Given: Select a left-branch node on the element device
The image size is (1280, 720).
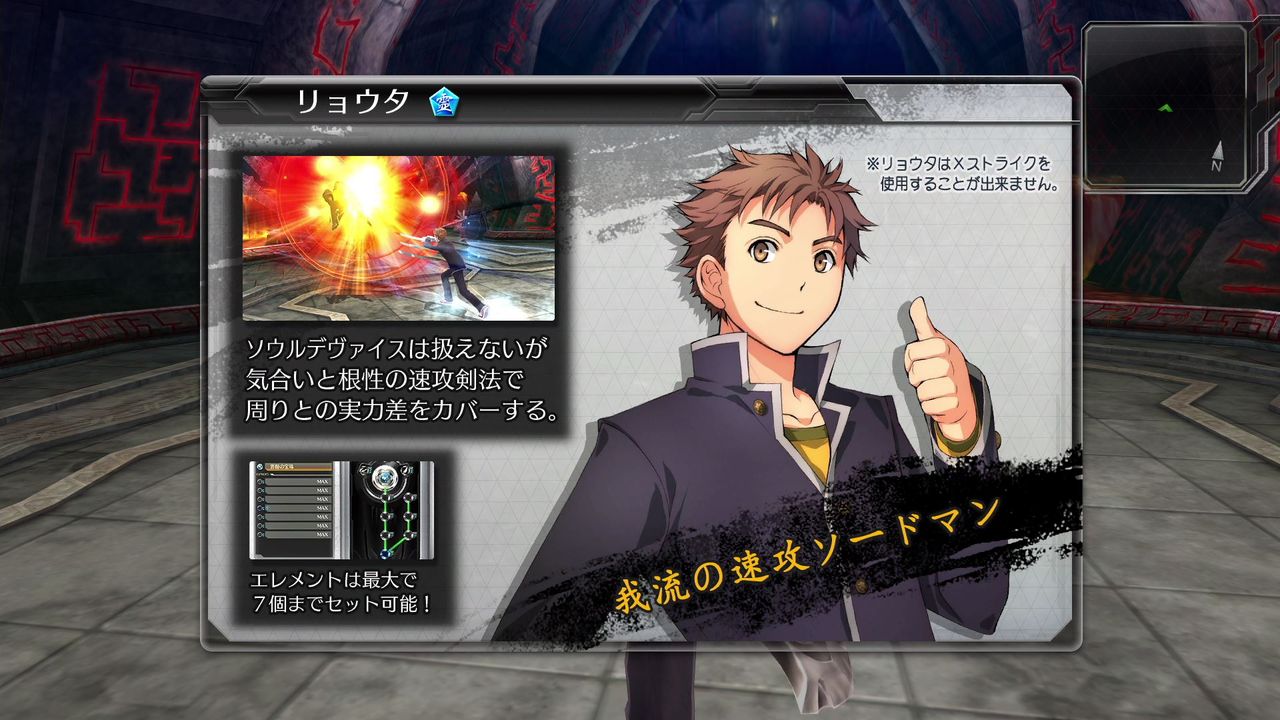Looking at the screenshot, I should 386,516.
